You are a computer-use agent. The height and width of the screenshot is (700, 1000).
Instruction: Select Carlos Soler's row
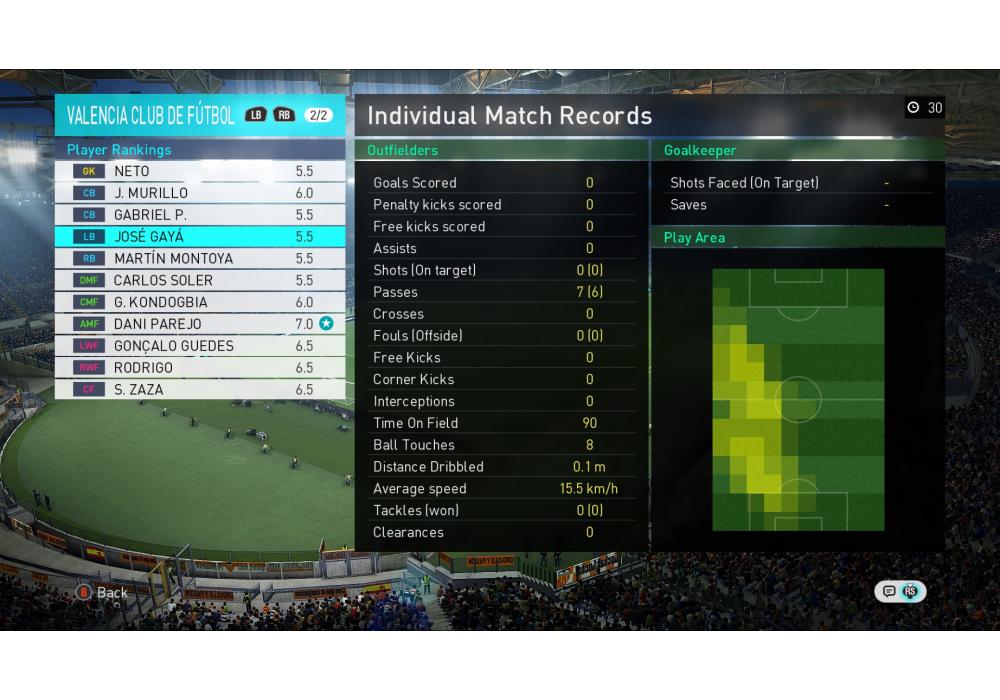(x=200, y=281)
